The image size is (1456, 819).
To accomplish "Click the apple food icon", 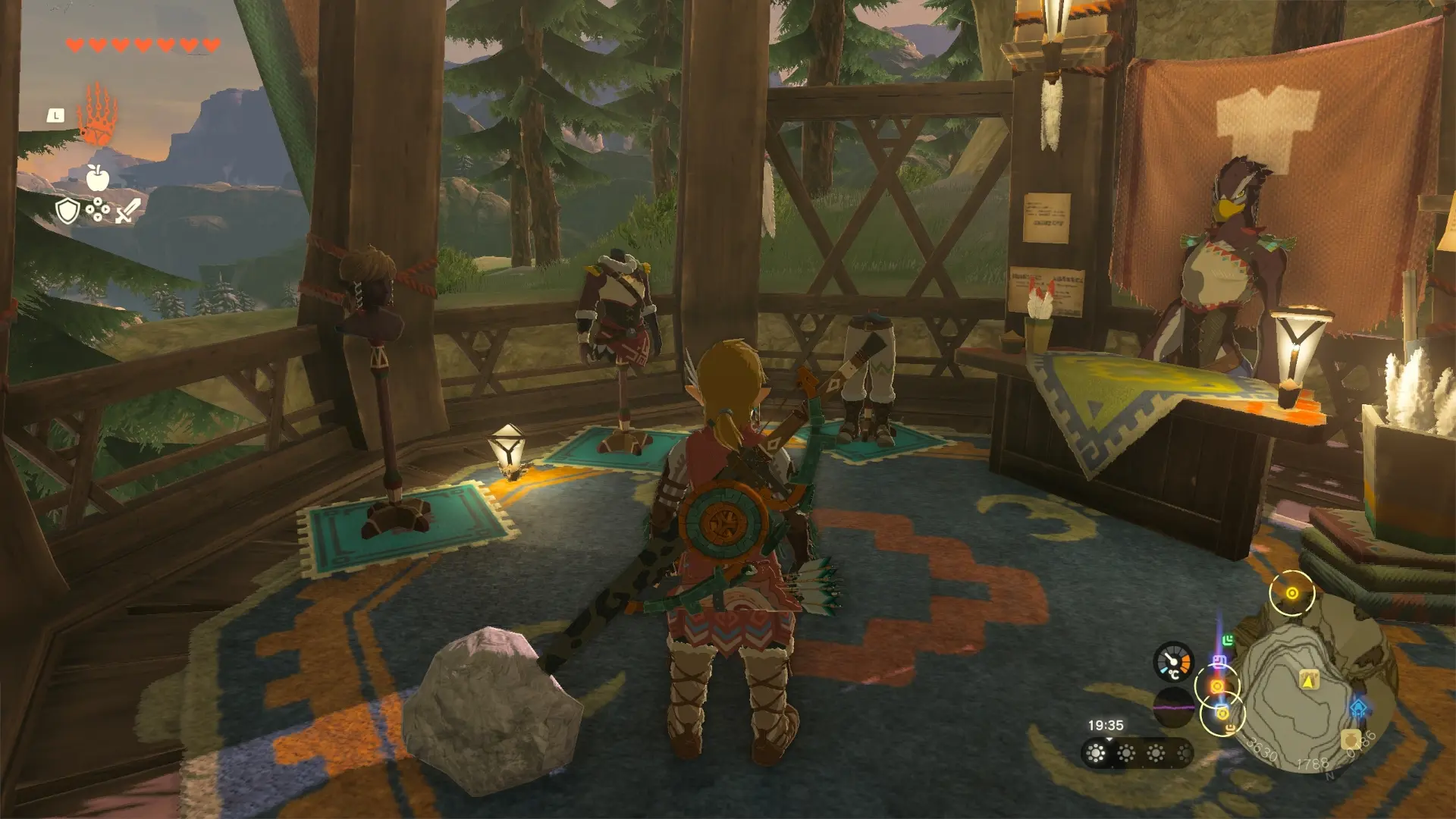I will click(x=98, y=177).
